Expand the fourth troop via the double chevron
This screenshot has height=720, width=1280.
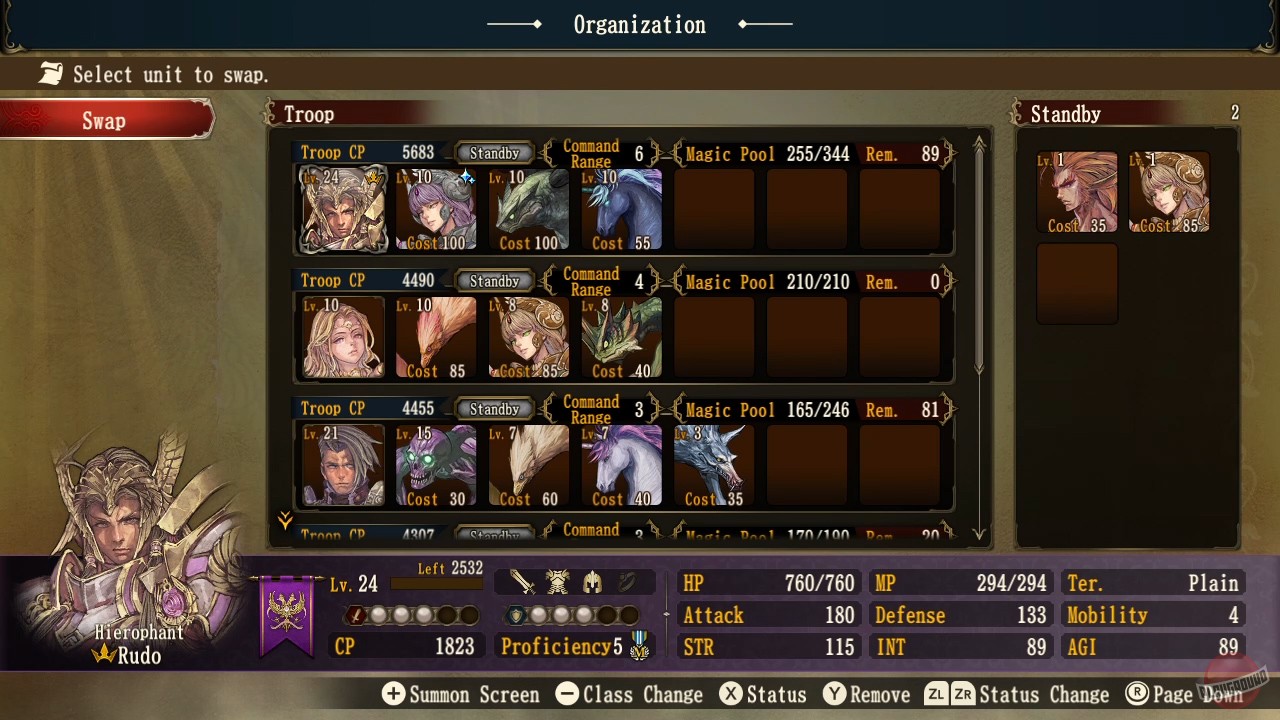tap(285, 520)
